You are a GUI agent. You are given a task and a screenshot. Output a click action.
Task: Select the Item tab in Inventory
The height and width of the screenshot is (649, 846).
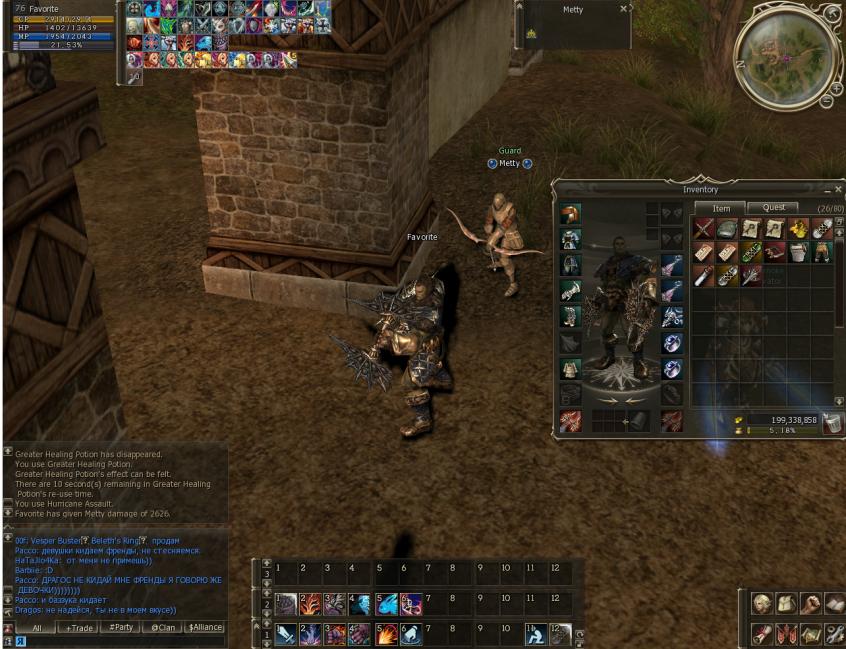pyautogui.click(x=720, y=208)
